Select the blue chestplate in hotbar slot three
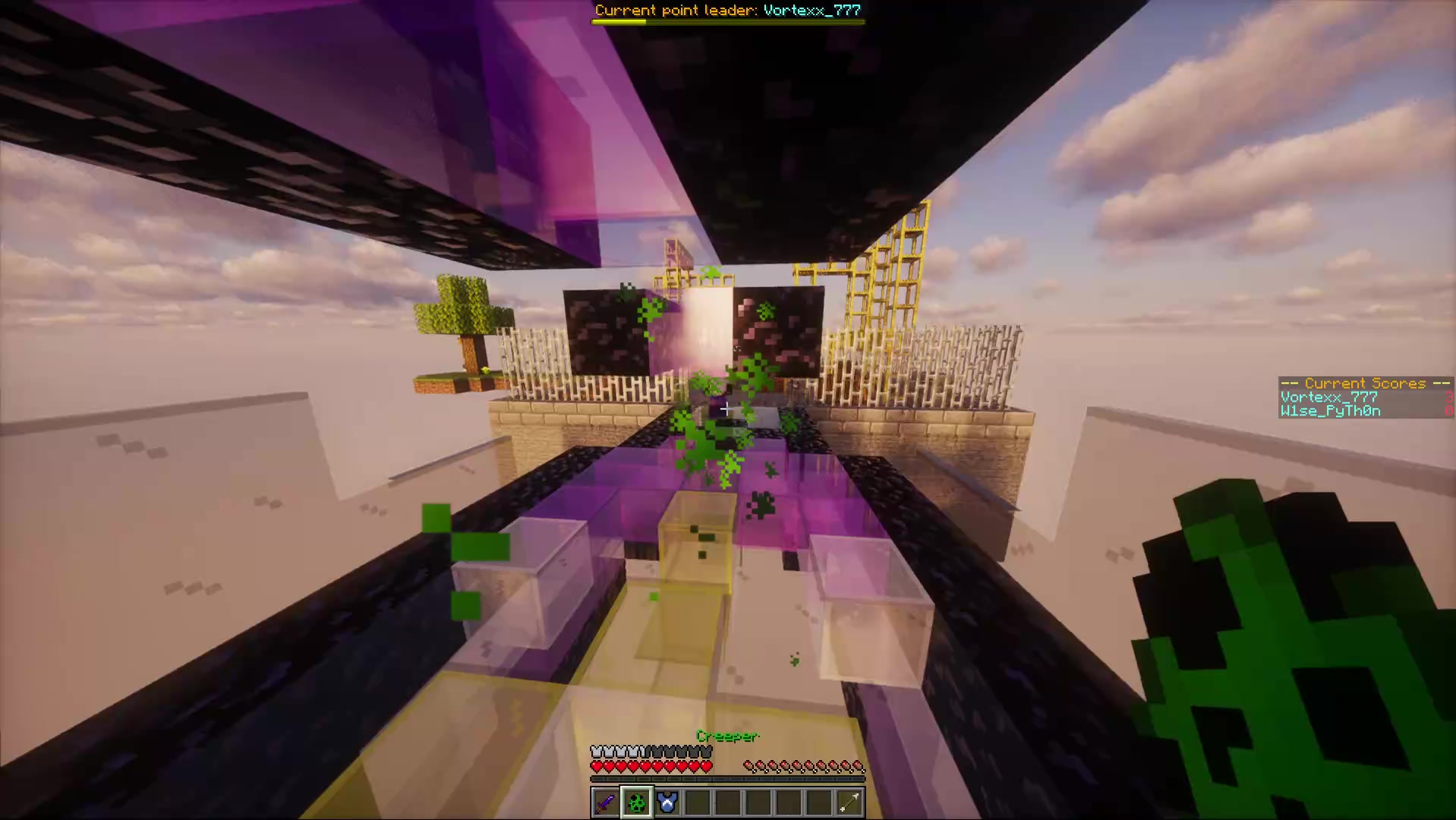Image resolution: width=1456 pixels, height=820 pixels. click(667, 803)
